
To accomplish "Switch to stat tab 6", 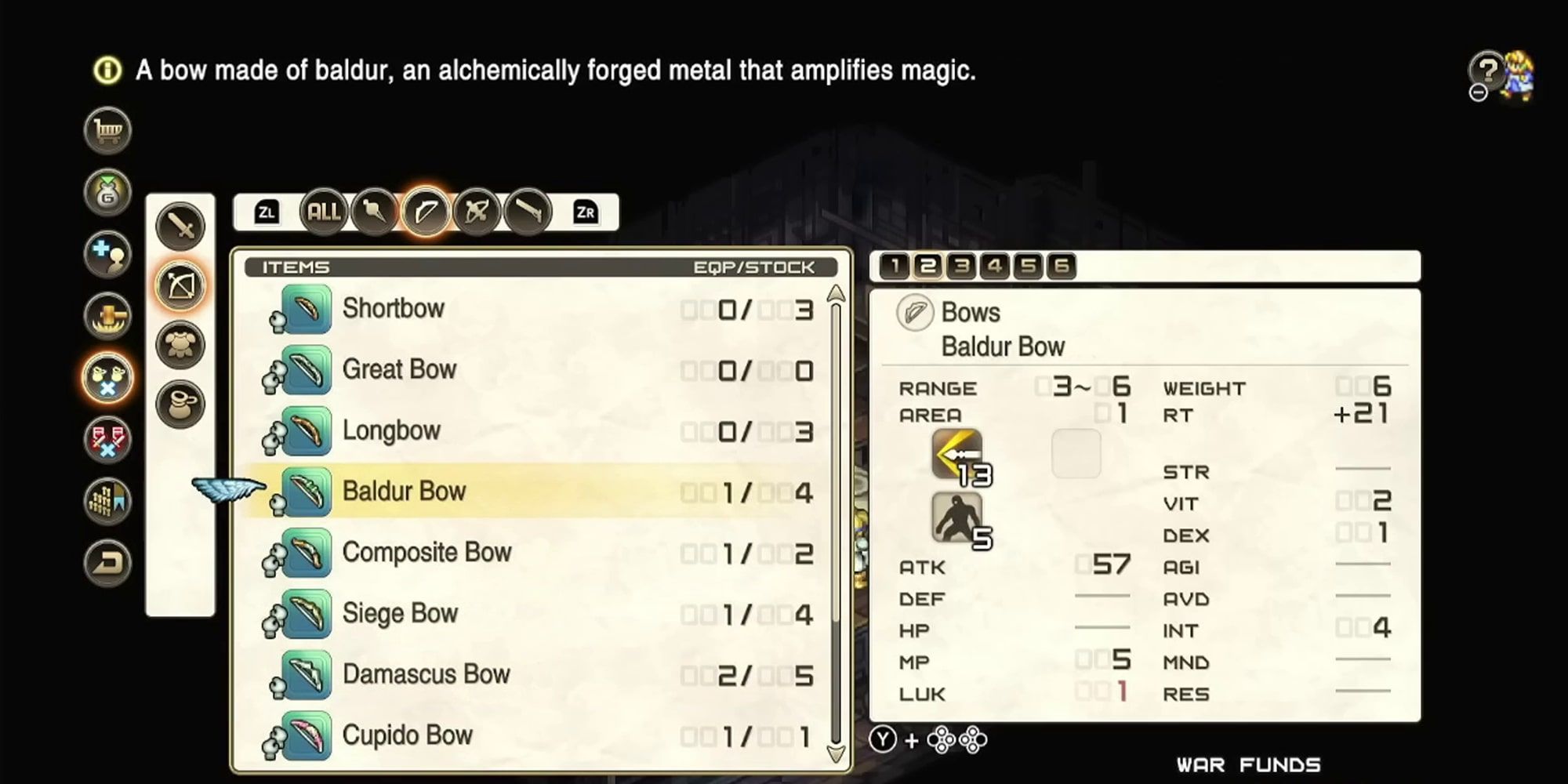I will tap(1060, 267).
